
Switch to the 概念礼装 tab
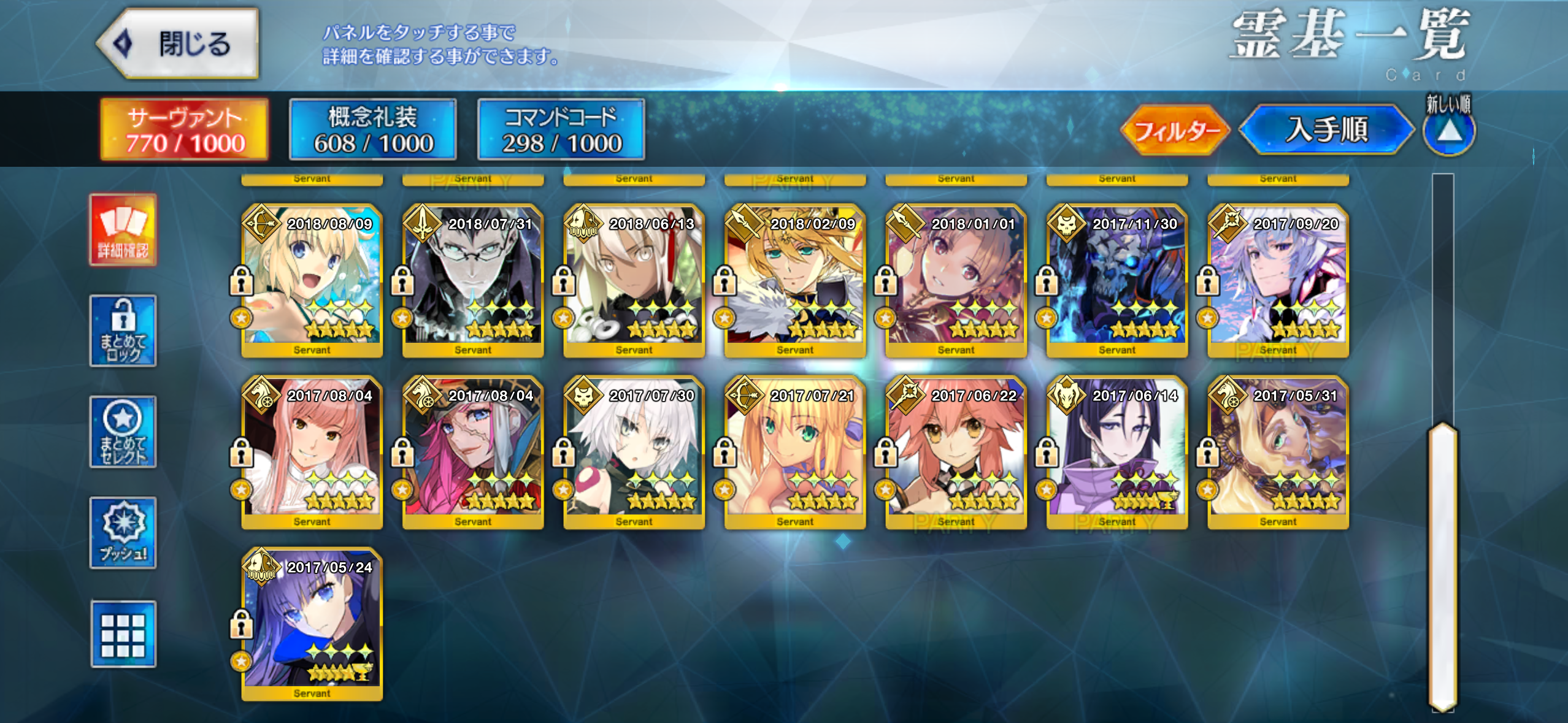click(x=372, y=129)
